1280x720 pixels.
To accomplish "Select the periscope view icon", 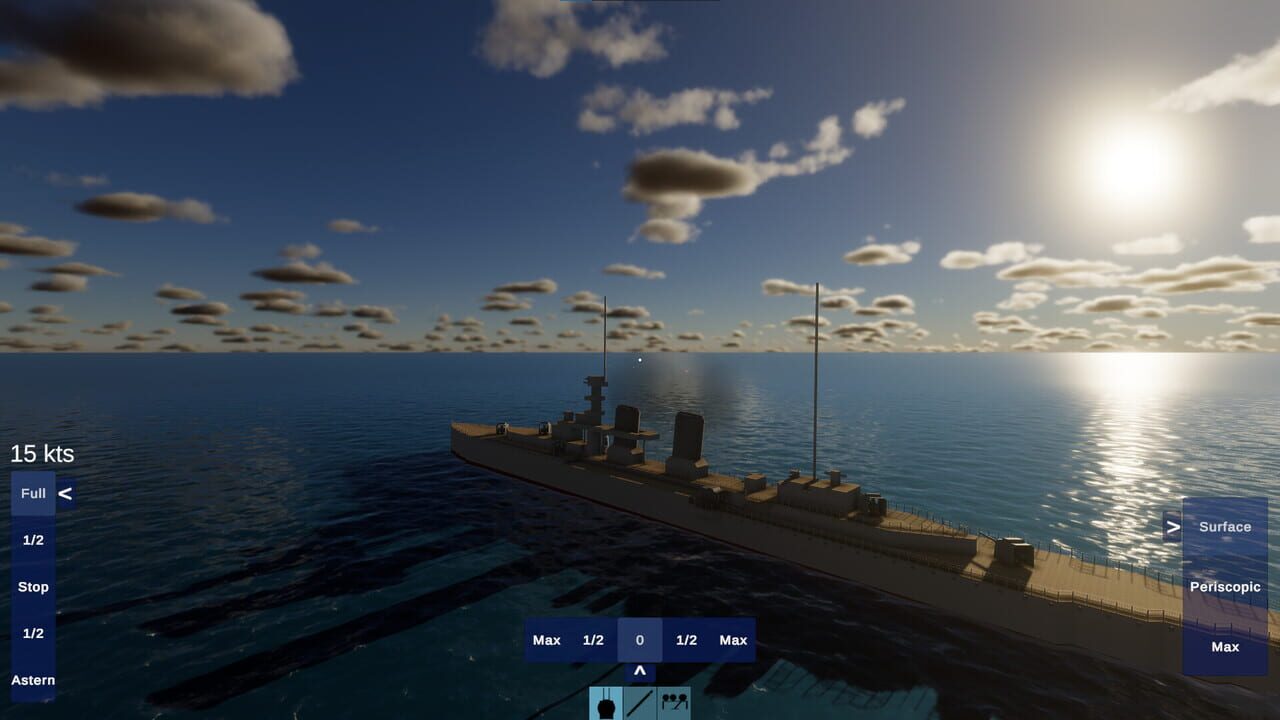I will coord(607,704).
